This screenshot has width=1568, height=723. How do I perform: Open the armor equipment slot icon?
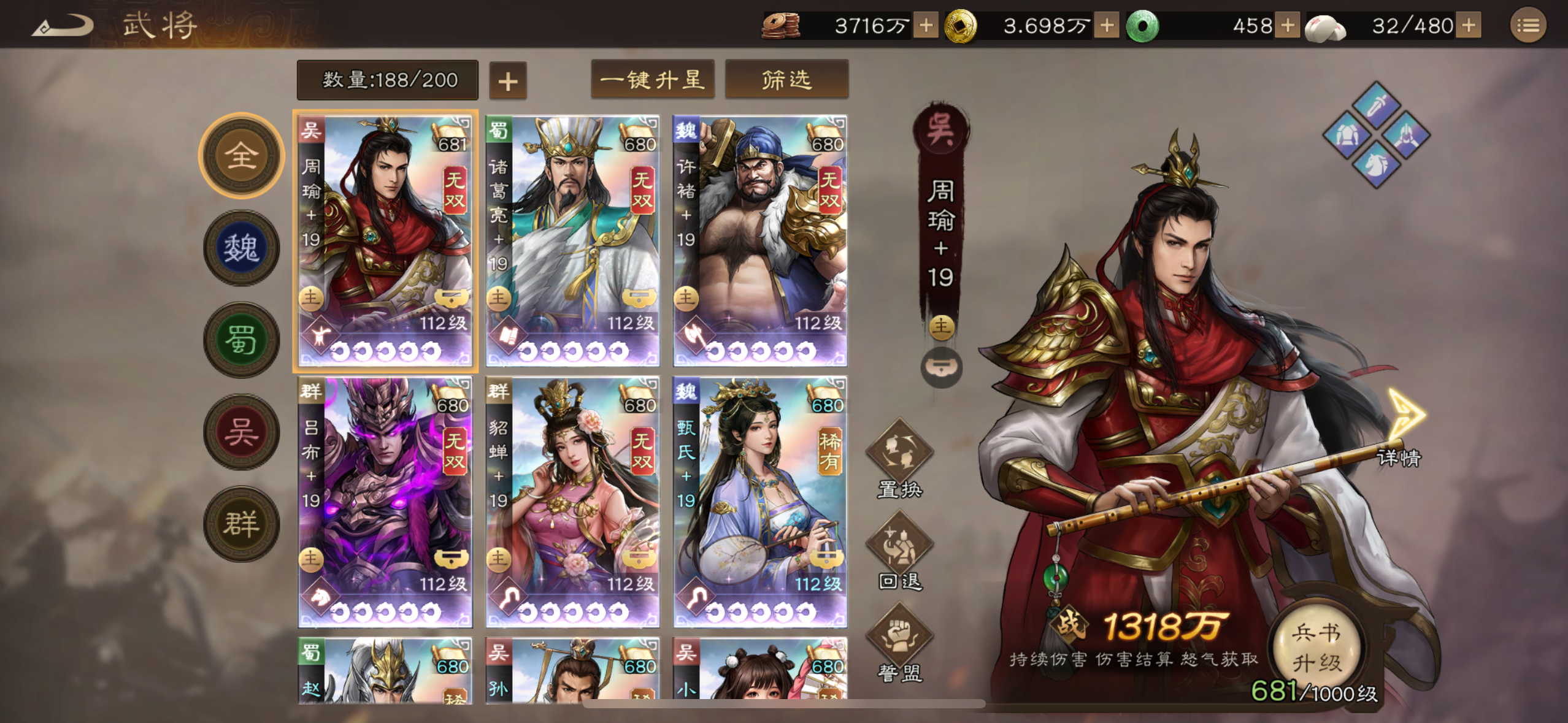coord(1347,135)
